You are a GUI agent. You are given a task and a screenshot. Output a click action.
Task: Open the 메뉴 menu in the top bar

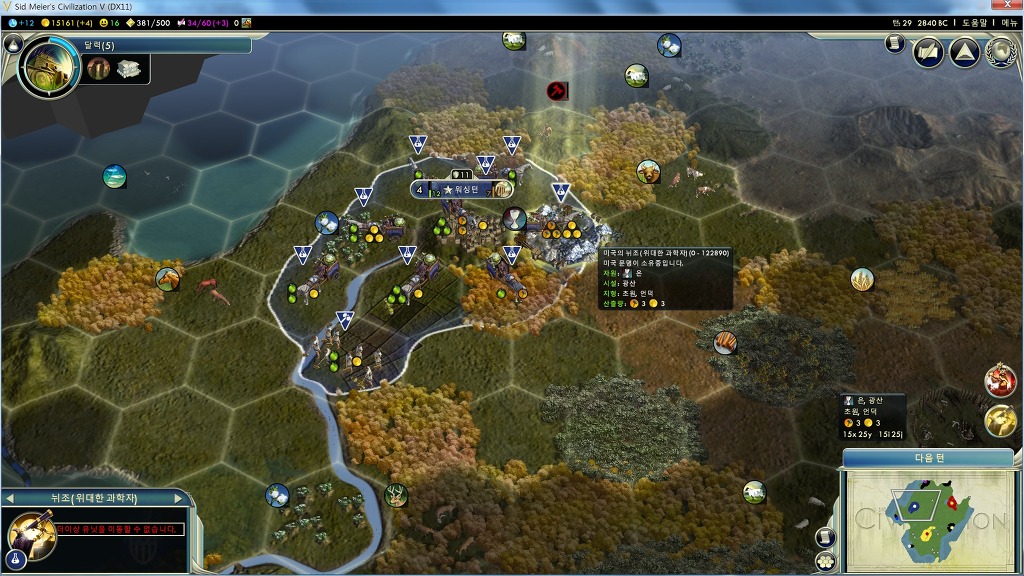[x=1008, y=22]
